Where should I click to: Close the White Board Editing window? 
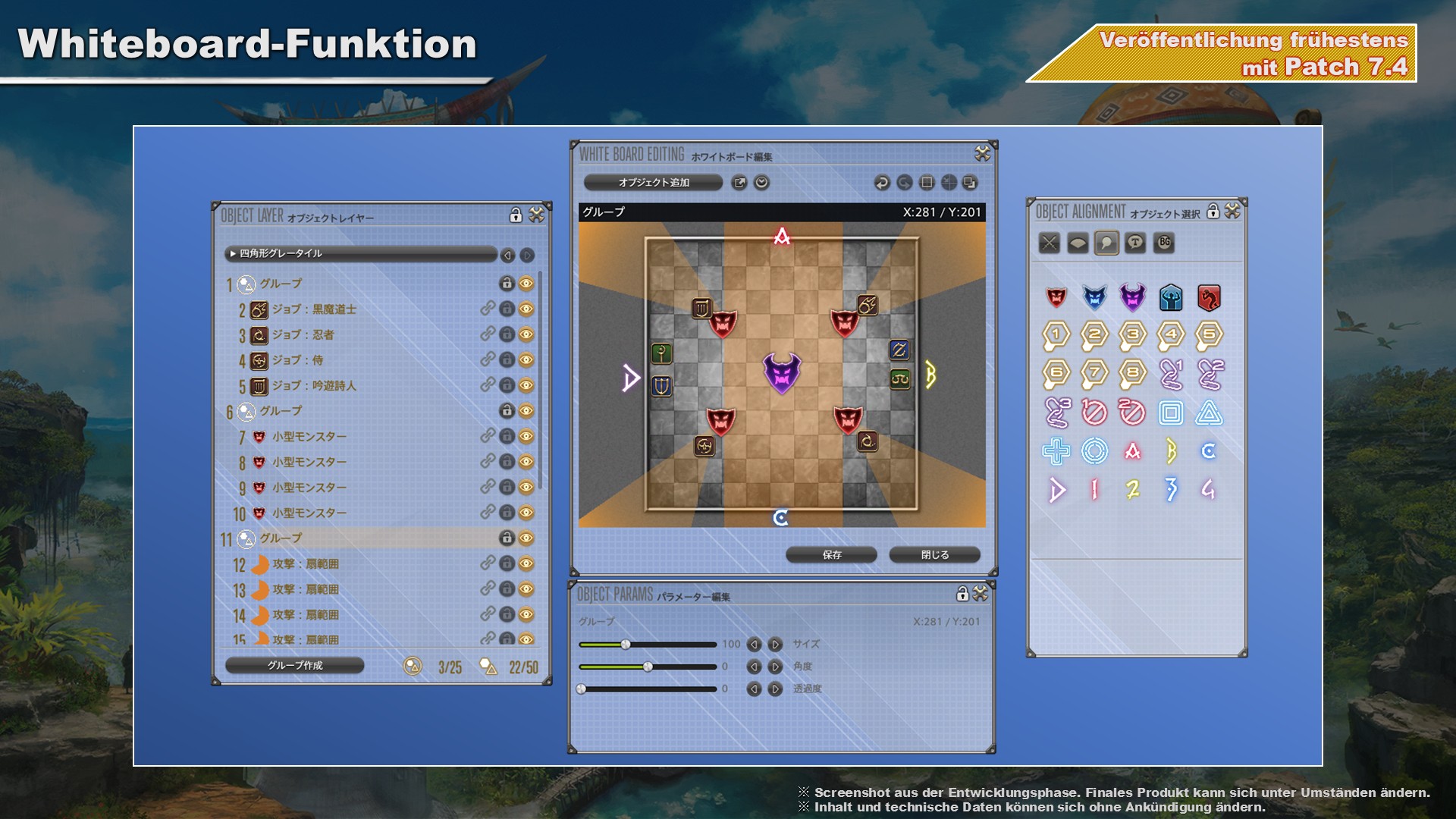coord(982,154)
